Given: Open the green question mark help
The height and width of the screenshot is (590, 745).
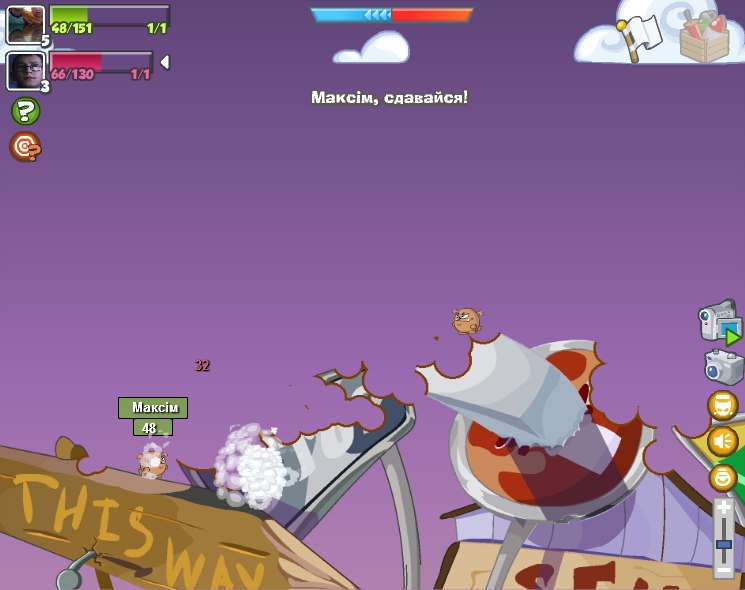Looking at the screenshot, I should [25, 111].
